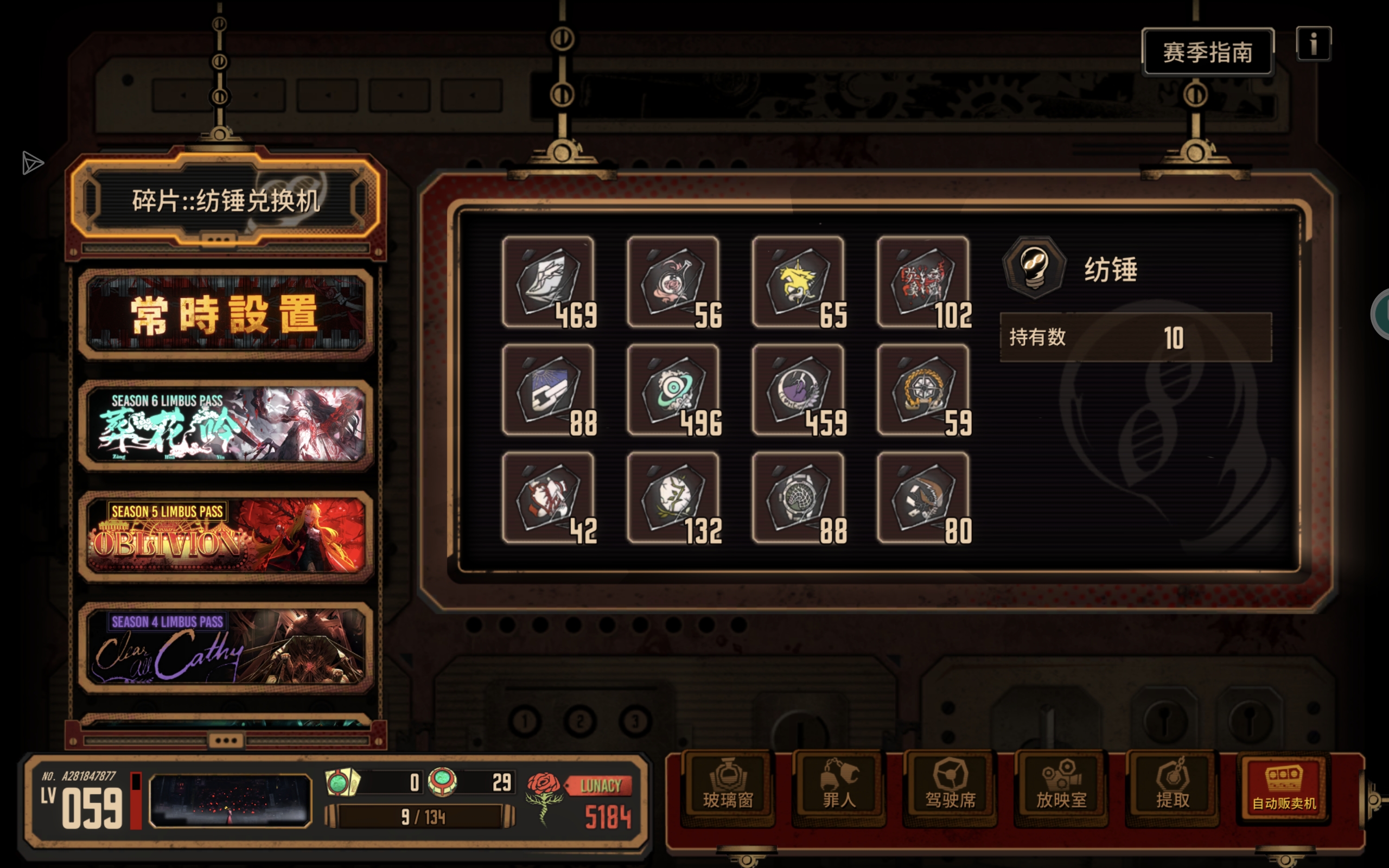Go to the 玻璃窗 window screen
This screenshot has width=1389, height=868.
point(728,787)
